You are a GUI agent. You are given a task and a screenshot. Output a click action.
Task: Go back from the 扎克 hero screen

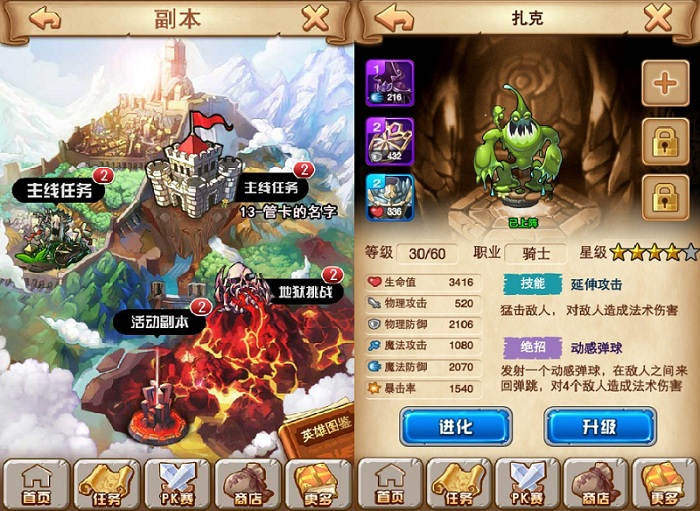[395, 18]
